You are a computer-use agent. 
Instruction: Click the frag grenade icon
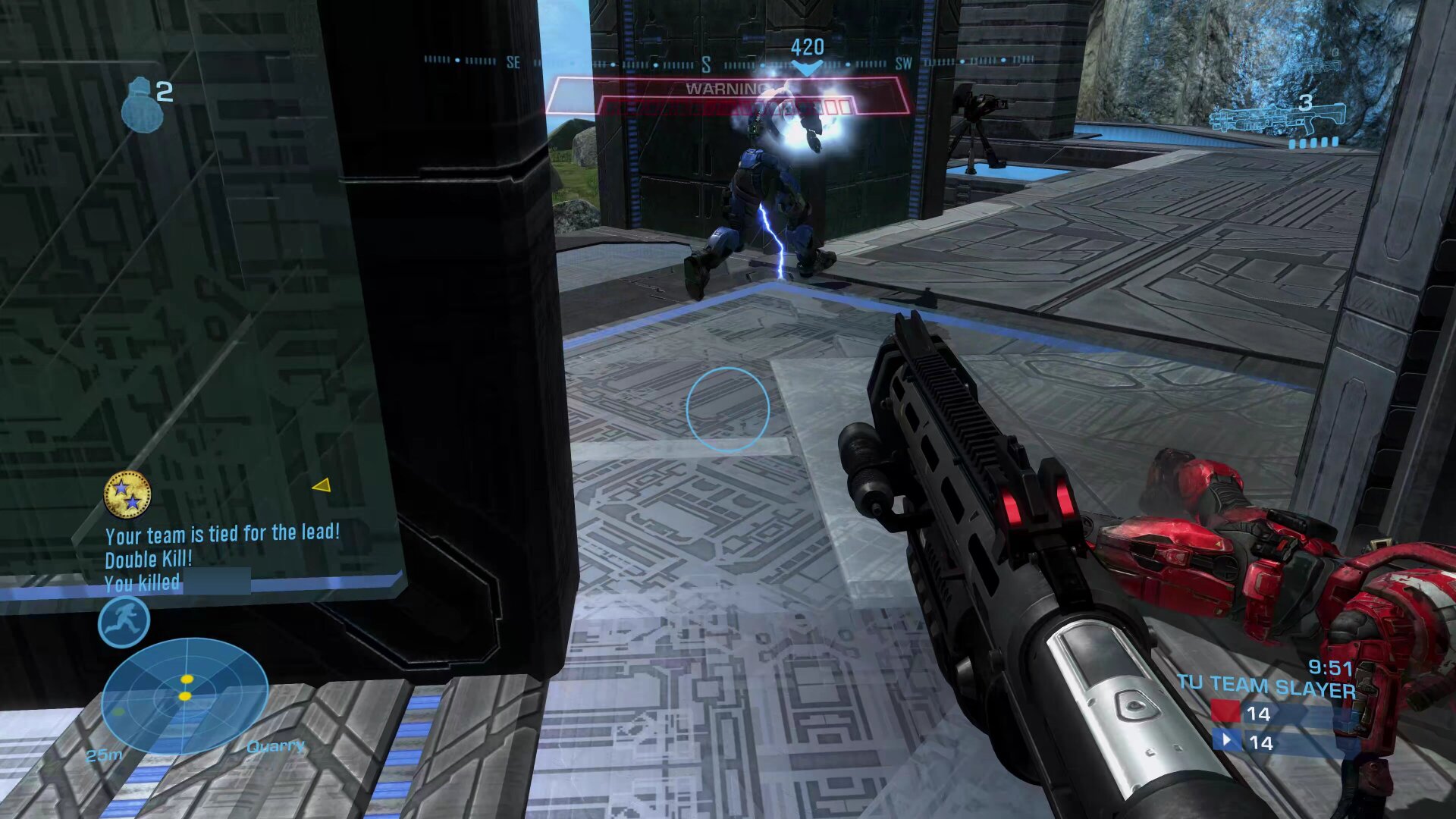[x=142, y=106]
